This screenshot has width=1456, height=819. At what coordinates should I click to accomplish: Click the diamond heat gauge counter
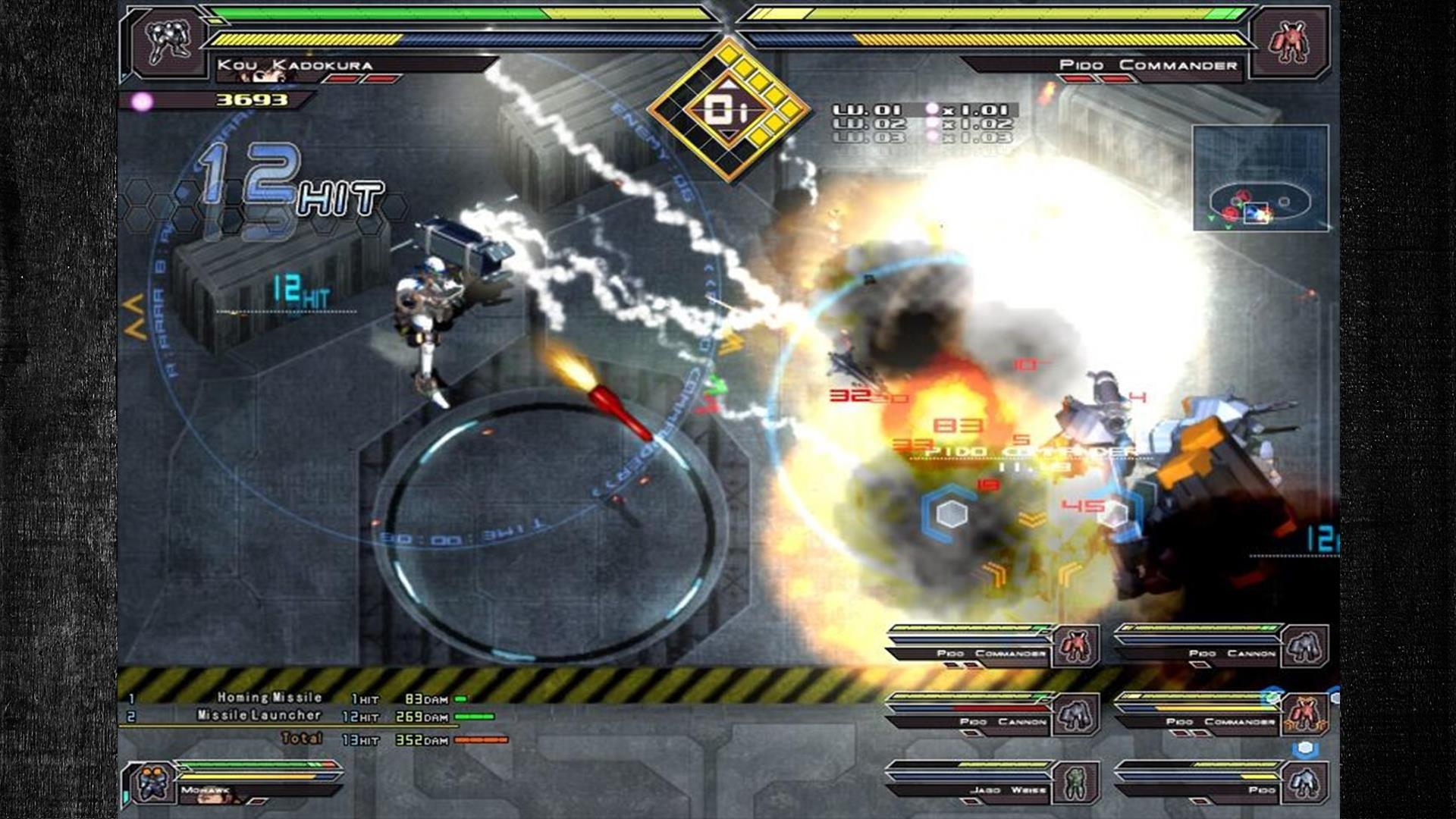pyautogui.click(x=728, y=111)
